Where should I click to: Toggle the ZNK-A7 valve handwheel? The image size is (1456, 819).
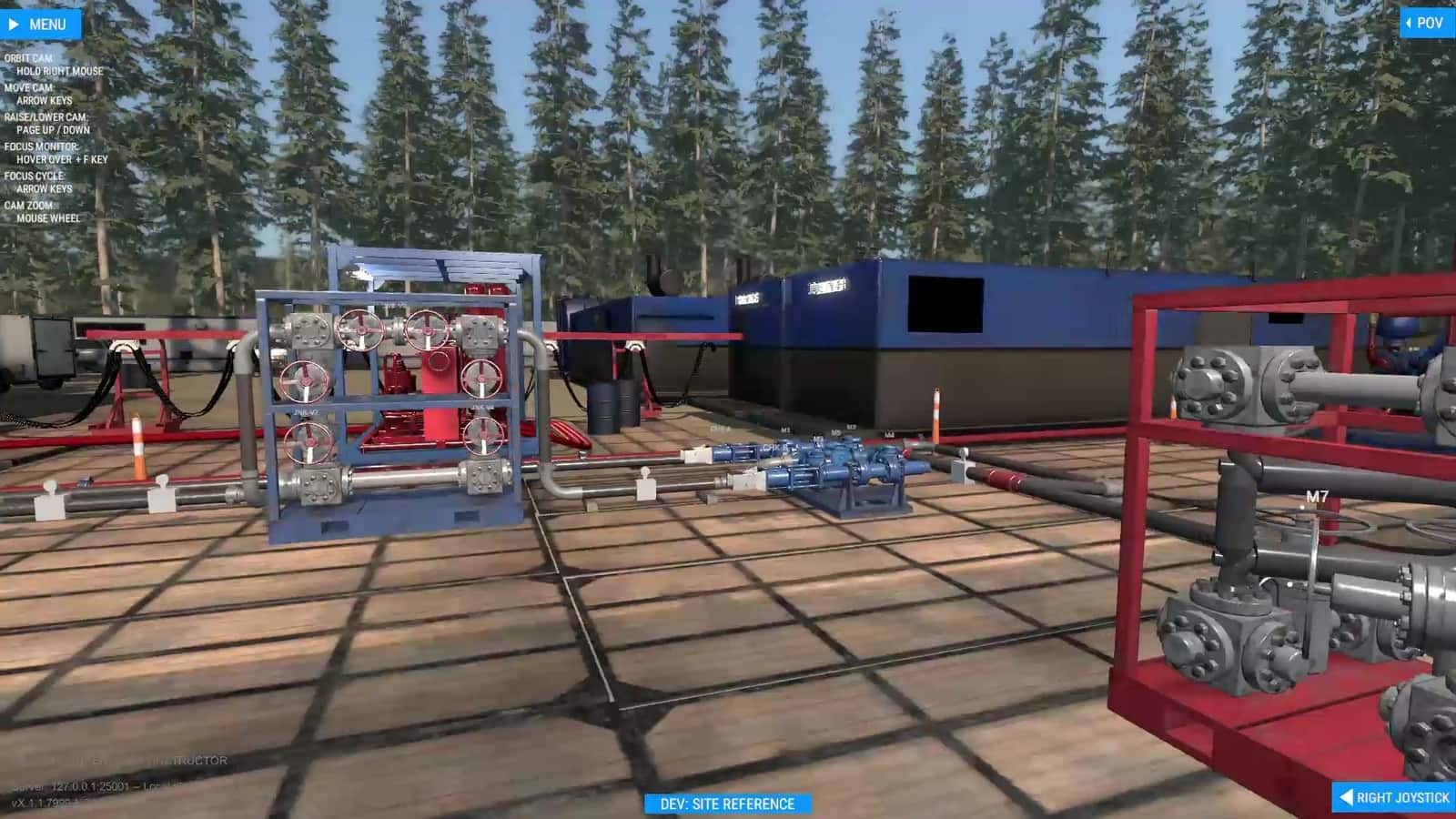pyautogui.click(x=305, y=382)
